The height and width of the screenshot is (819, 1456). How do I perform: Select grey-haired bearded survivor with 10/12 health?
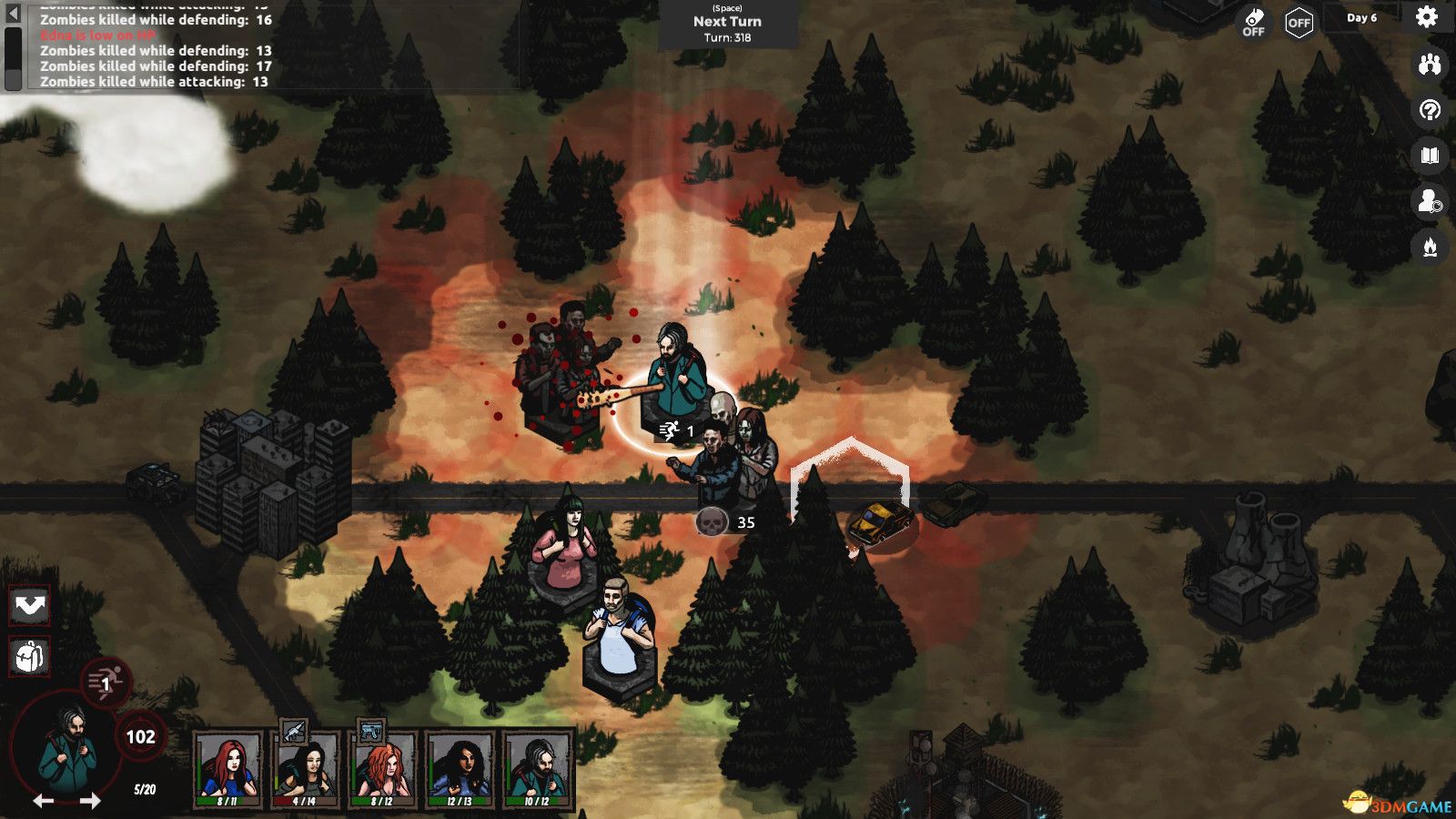tap(537, 769)
